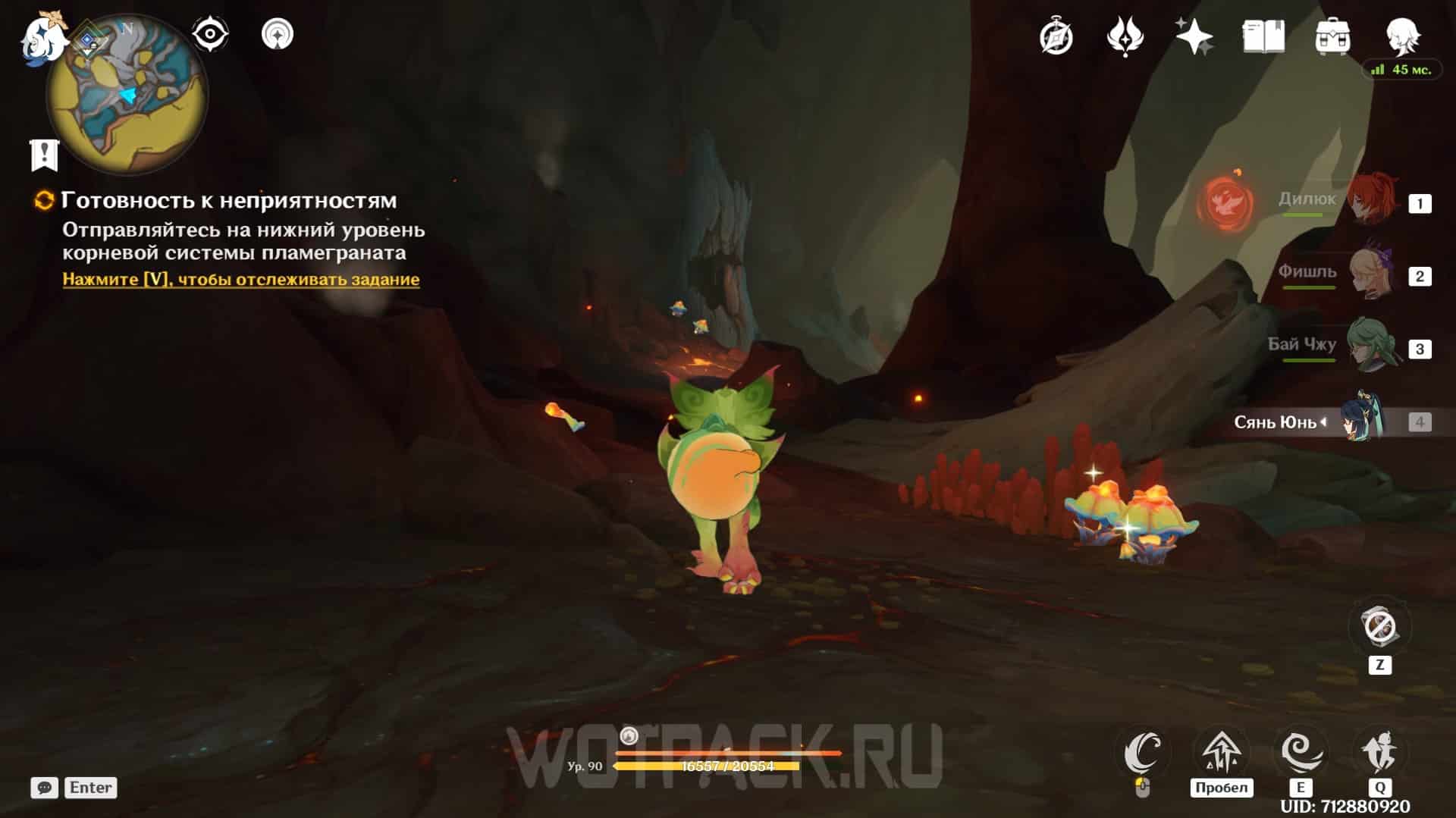Open the book-shaped handbook icon
Image resolution: width=1456 pixels, height=818 pixels.
pyautogui.click(x=1263, y=36)
